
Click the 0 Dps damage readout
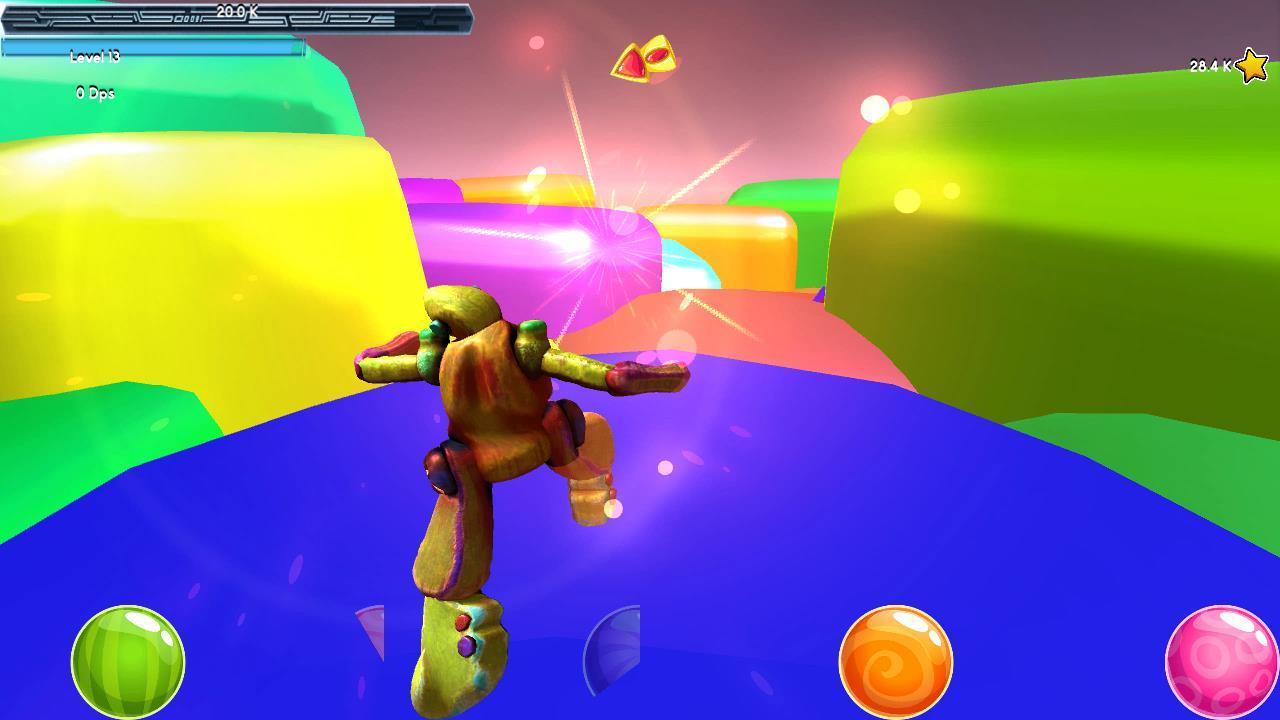[x=96, y=92]
